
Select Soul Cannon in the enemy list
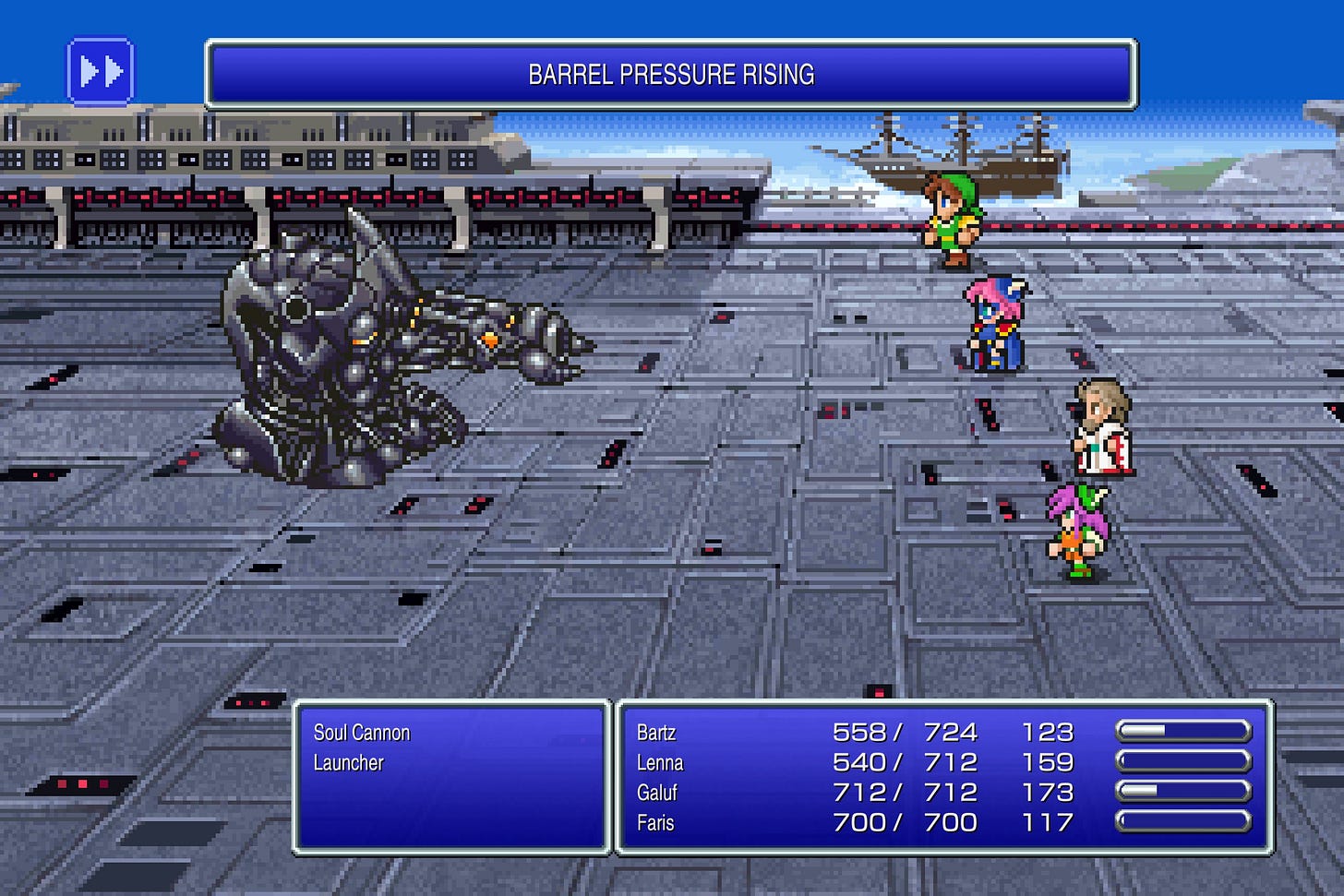(361, 733)
